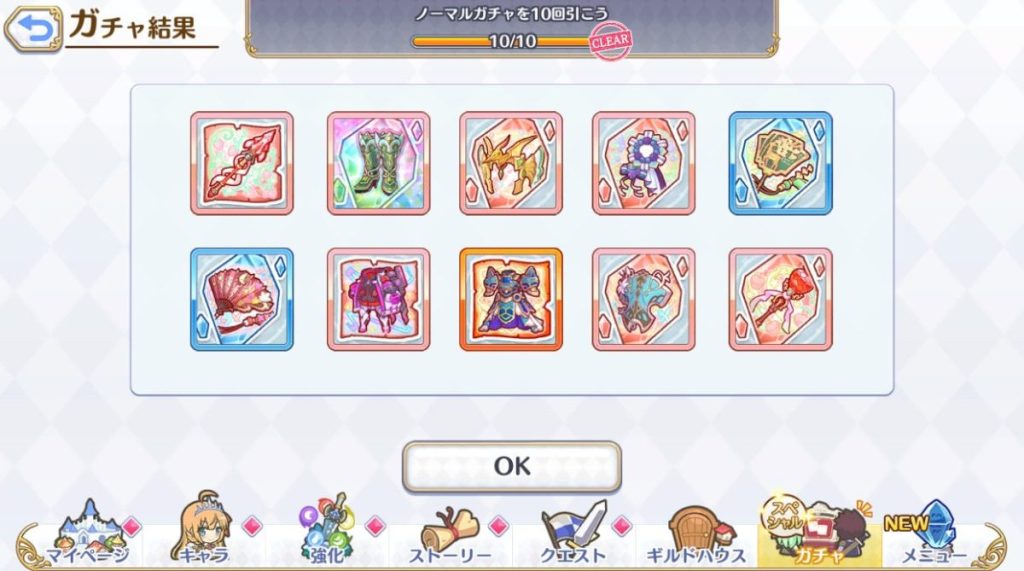Screen dimensions: 1024x571
Task: Go back using the arrow button
Action: [33, 30]
